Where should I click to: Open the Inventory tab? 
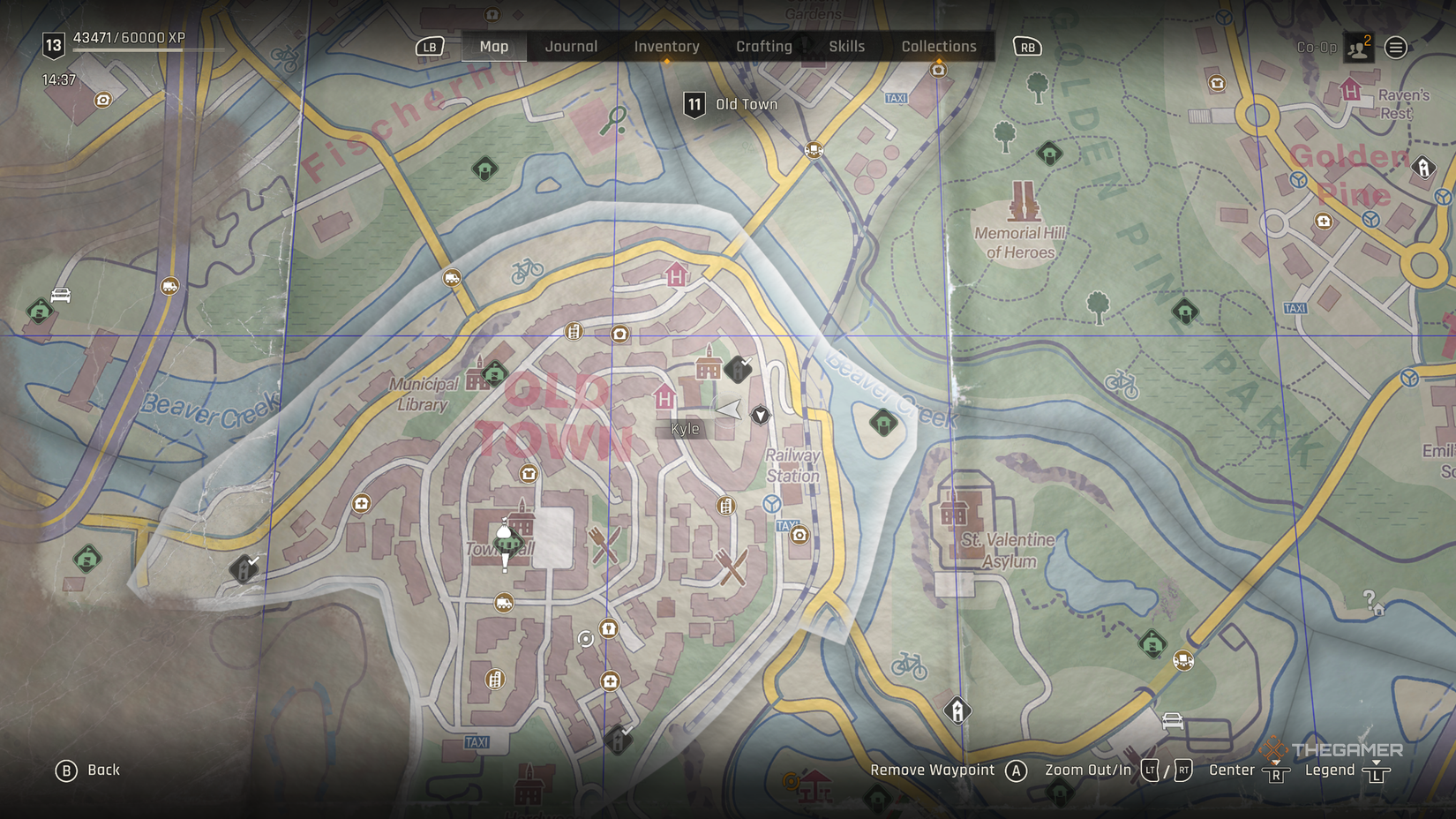(x=666, y=47)
